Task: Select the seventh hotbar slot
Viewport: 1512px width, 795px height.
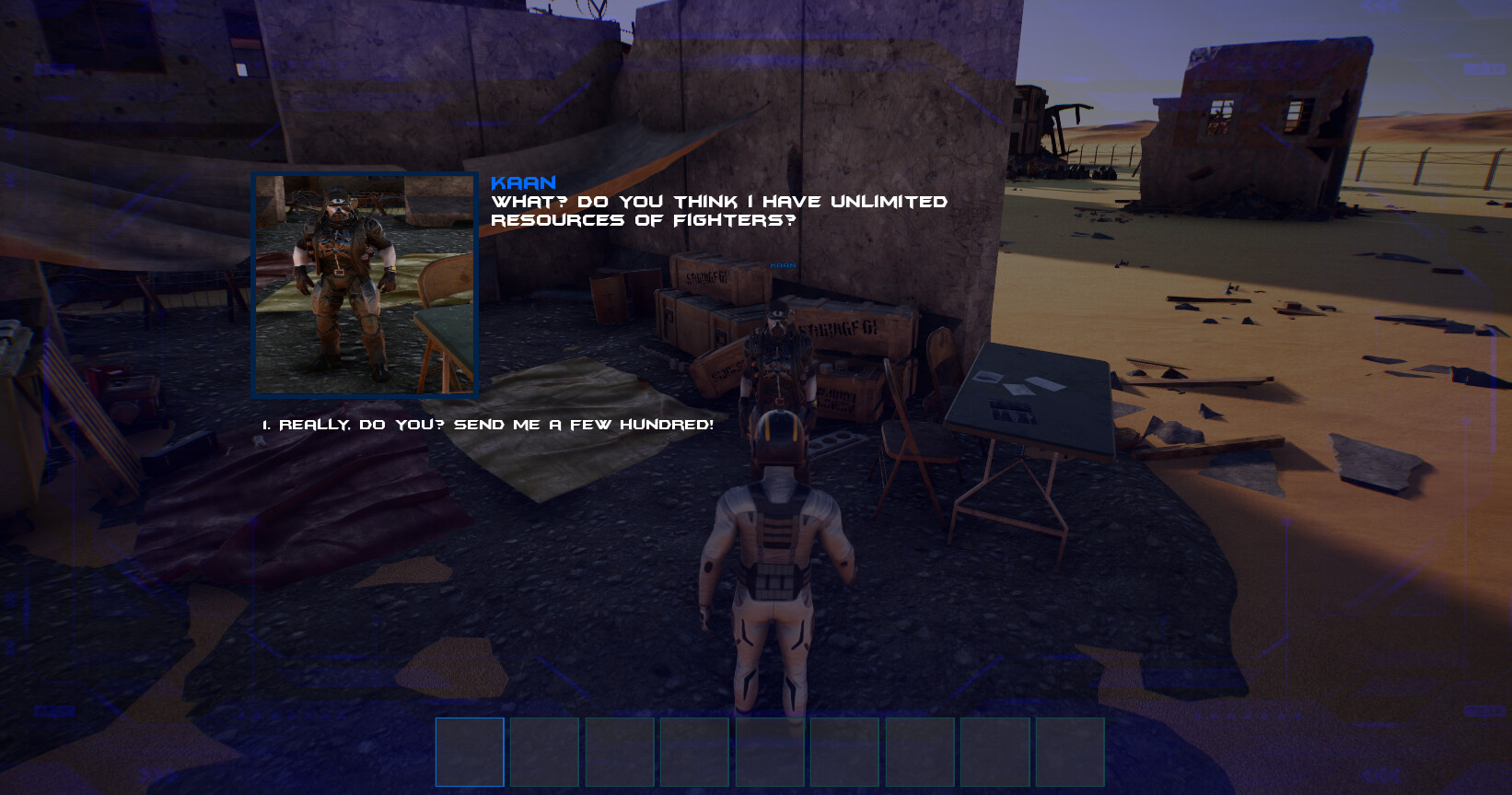Action: (x=921, y=752)
